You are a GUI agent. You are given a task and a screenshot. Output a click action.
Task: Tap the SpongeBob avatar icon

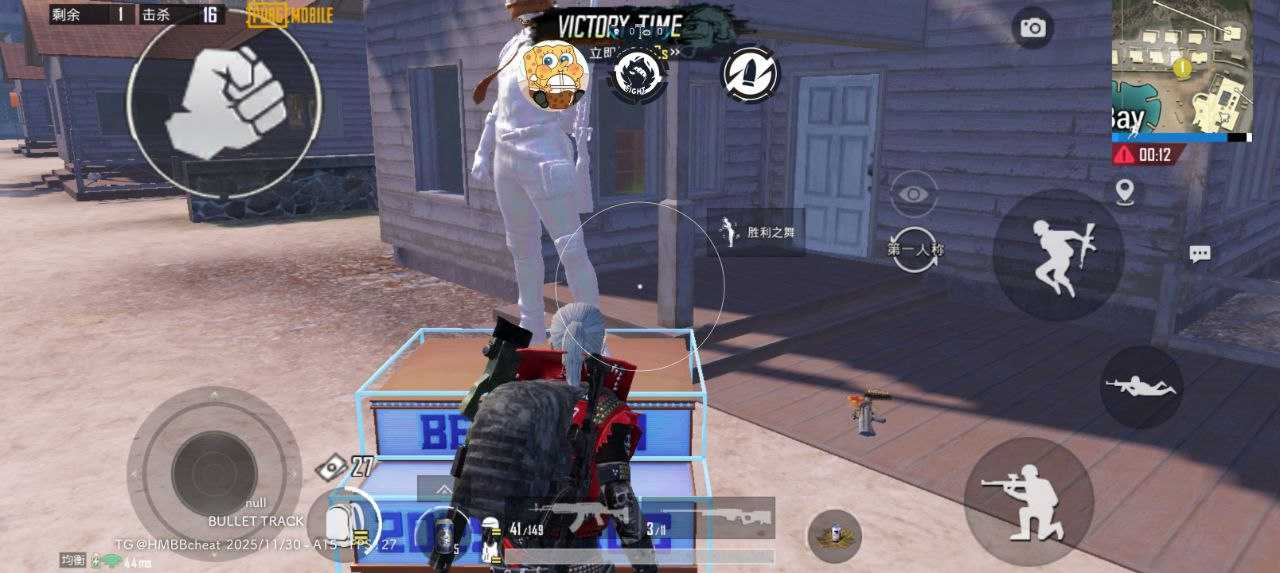(553, 73)
